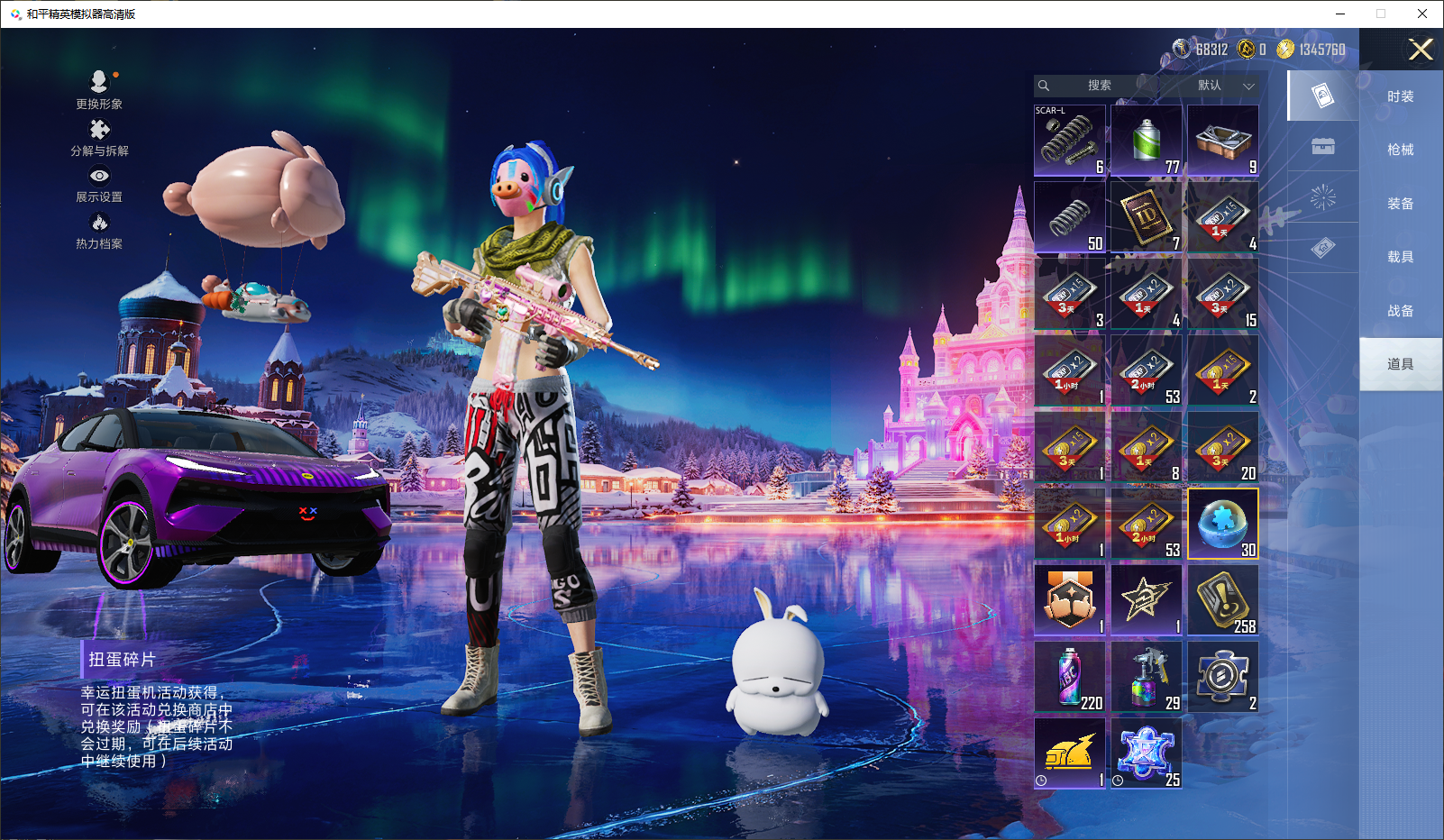
Task: Select the spray gun item slot
Action: pos(1147,677)
